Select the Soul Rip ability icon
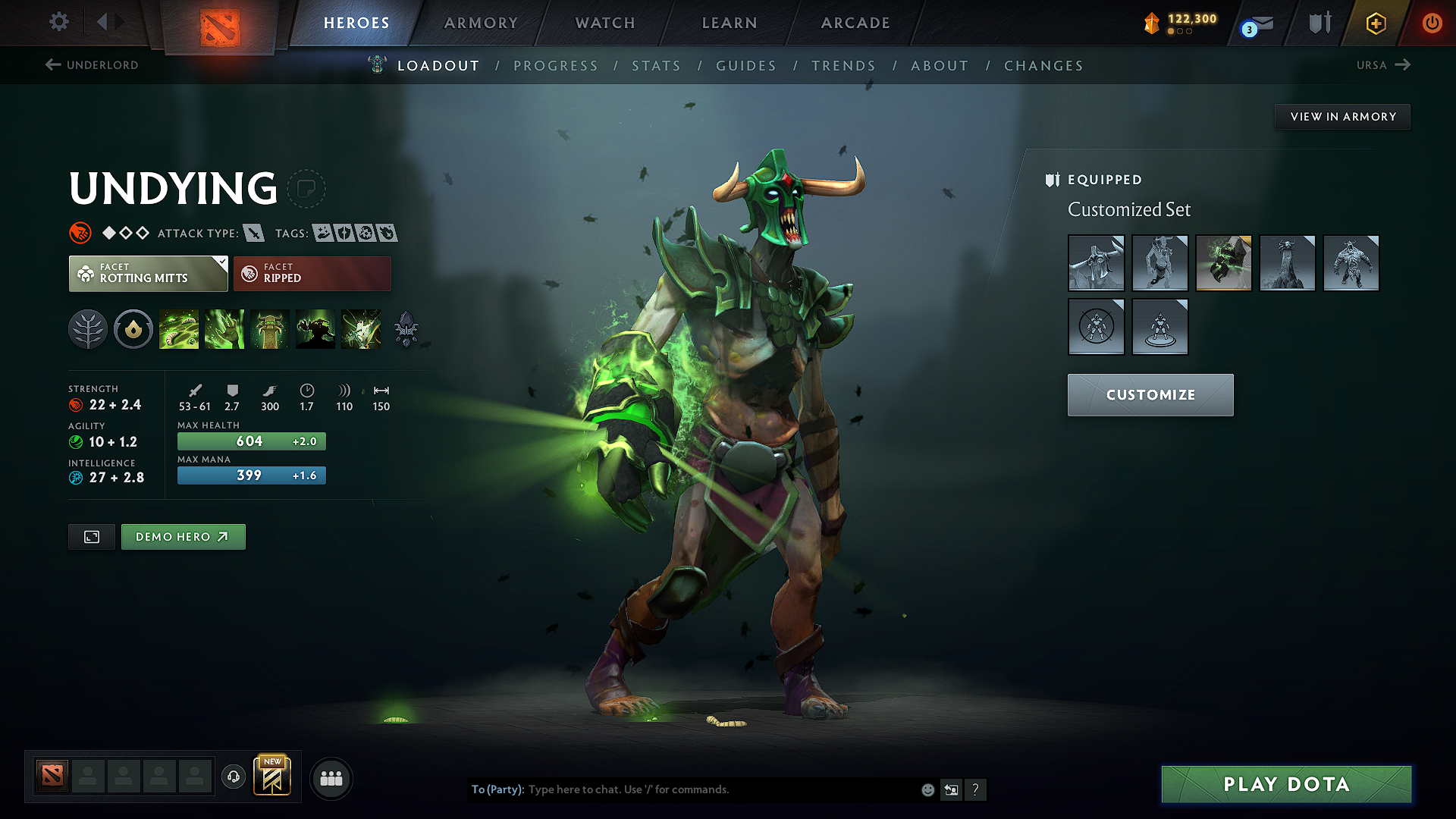 point(224,329)
